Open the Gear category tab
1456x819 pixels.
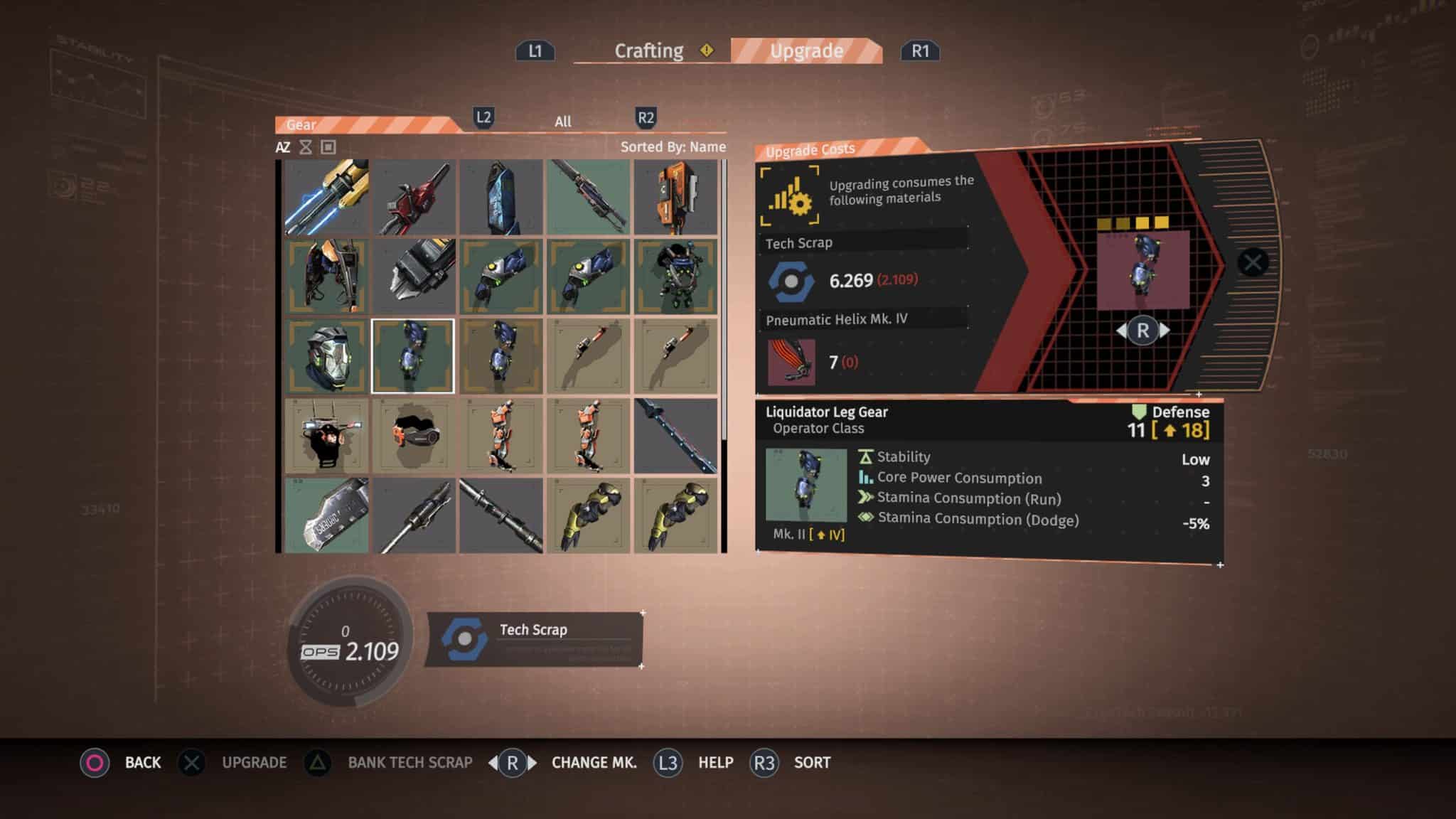(x=301, y=124)
